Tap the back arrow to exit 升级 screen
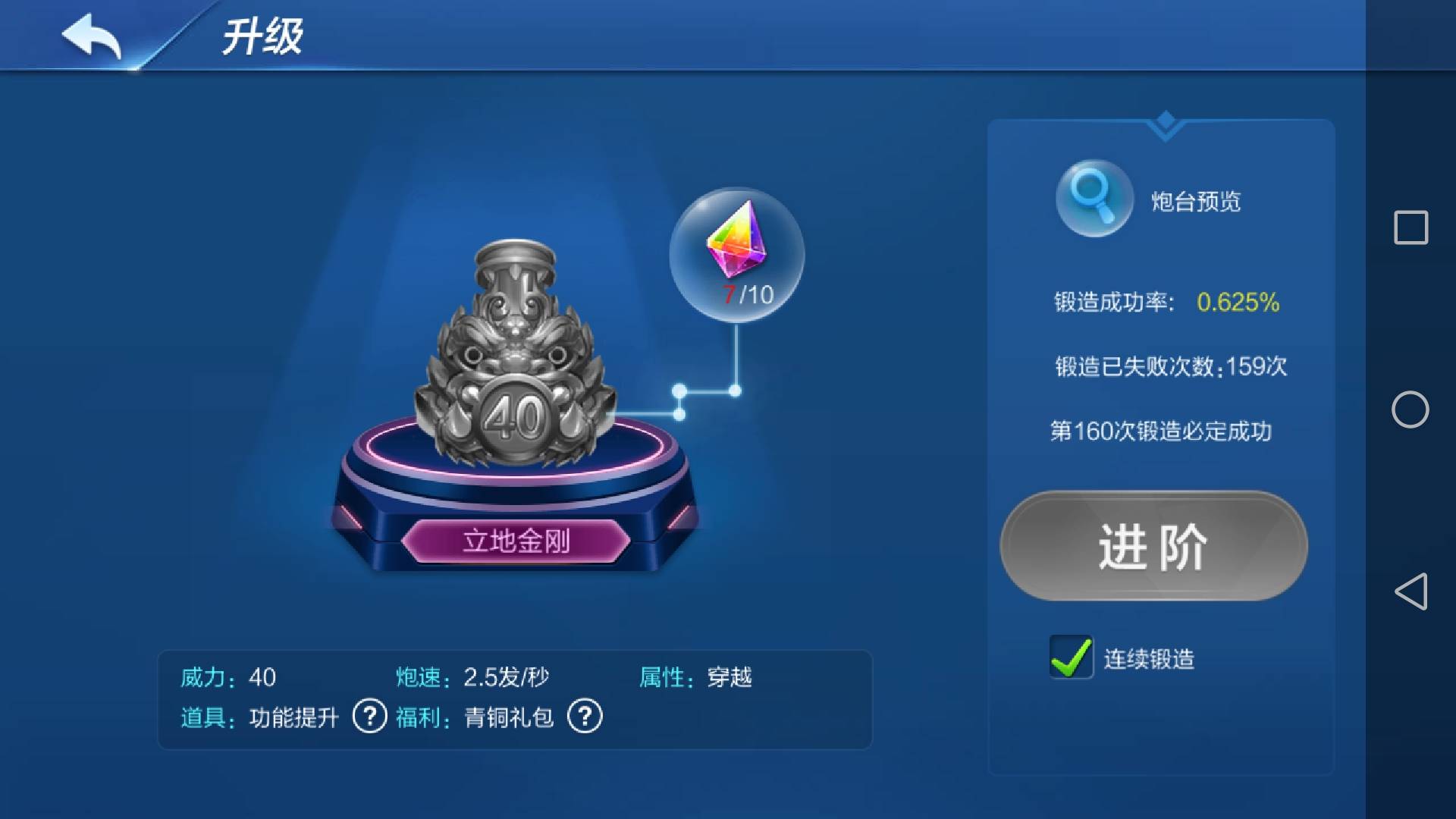Image resolution: width=1456 pixels, height=819 pixels. coord(91,34)
